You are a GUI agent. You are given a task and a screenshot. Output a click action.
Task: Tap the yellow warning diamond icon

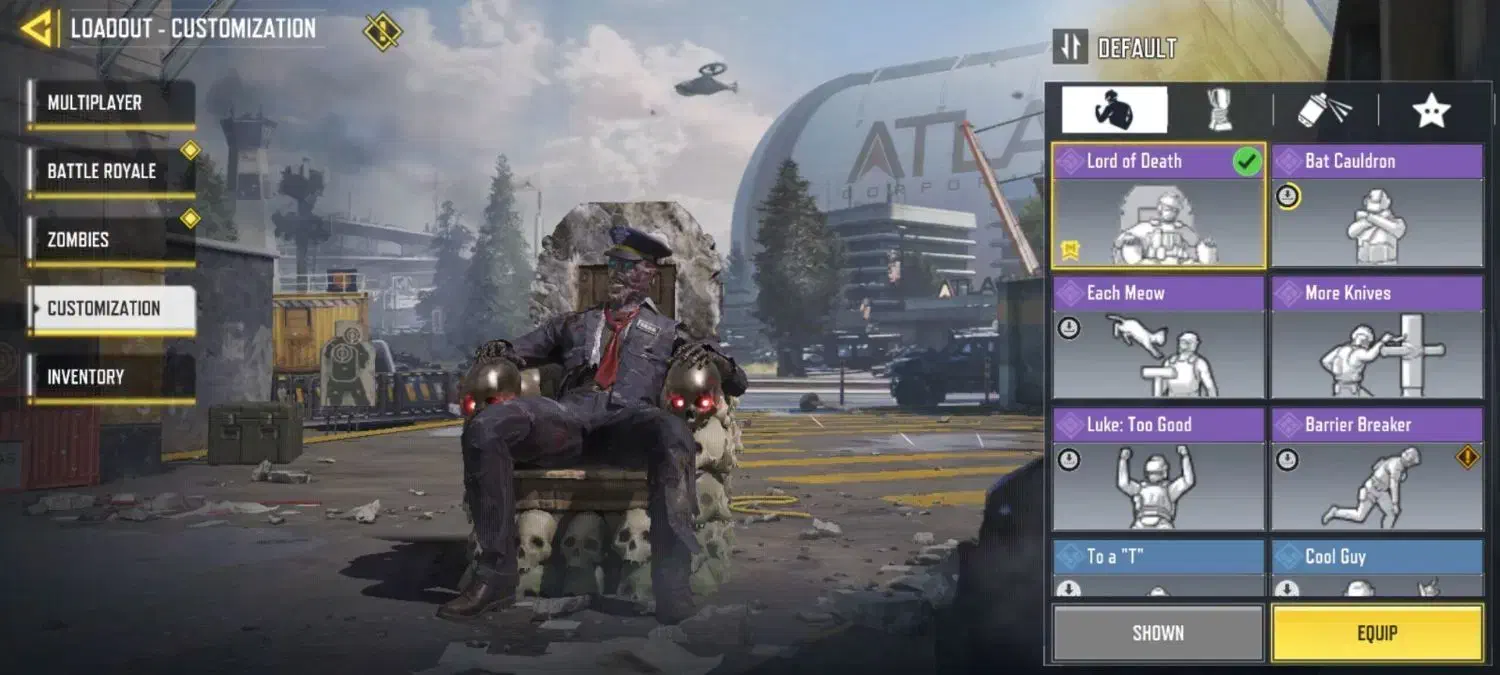(382, 30)
